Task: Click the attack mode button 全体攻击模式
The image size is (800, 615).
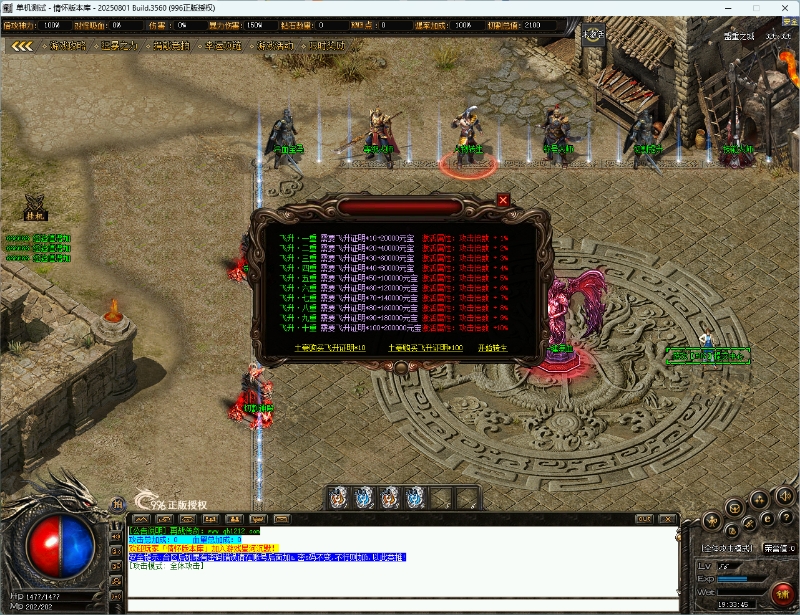Action: click(727, 548)
